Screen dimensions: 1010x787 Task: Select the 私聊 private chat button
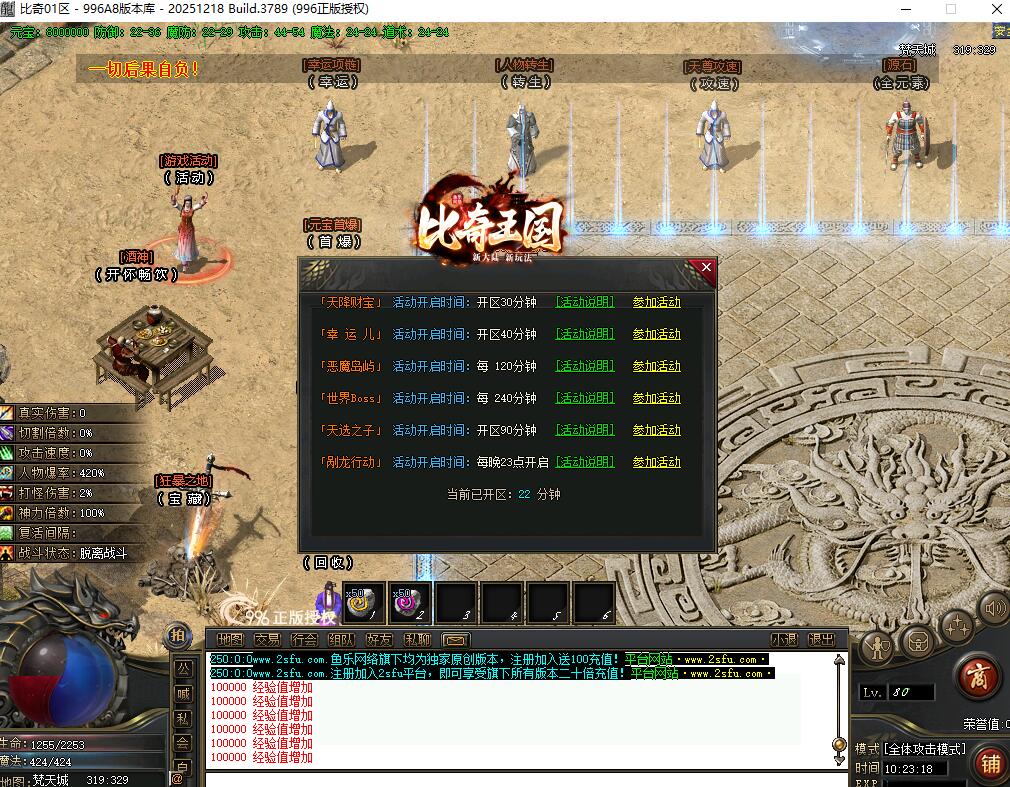click(417, 640)
